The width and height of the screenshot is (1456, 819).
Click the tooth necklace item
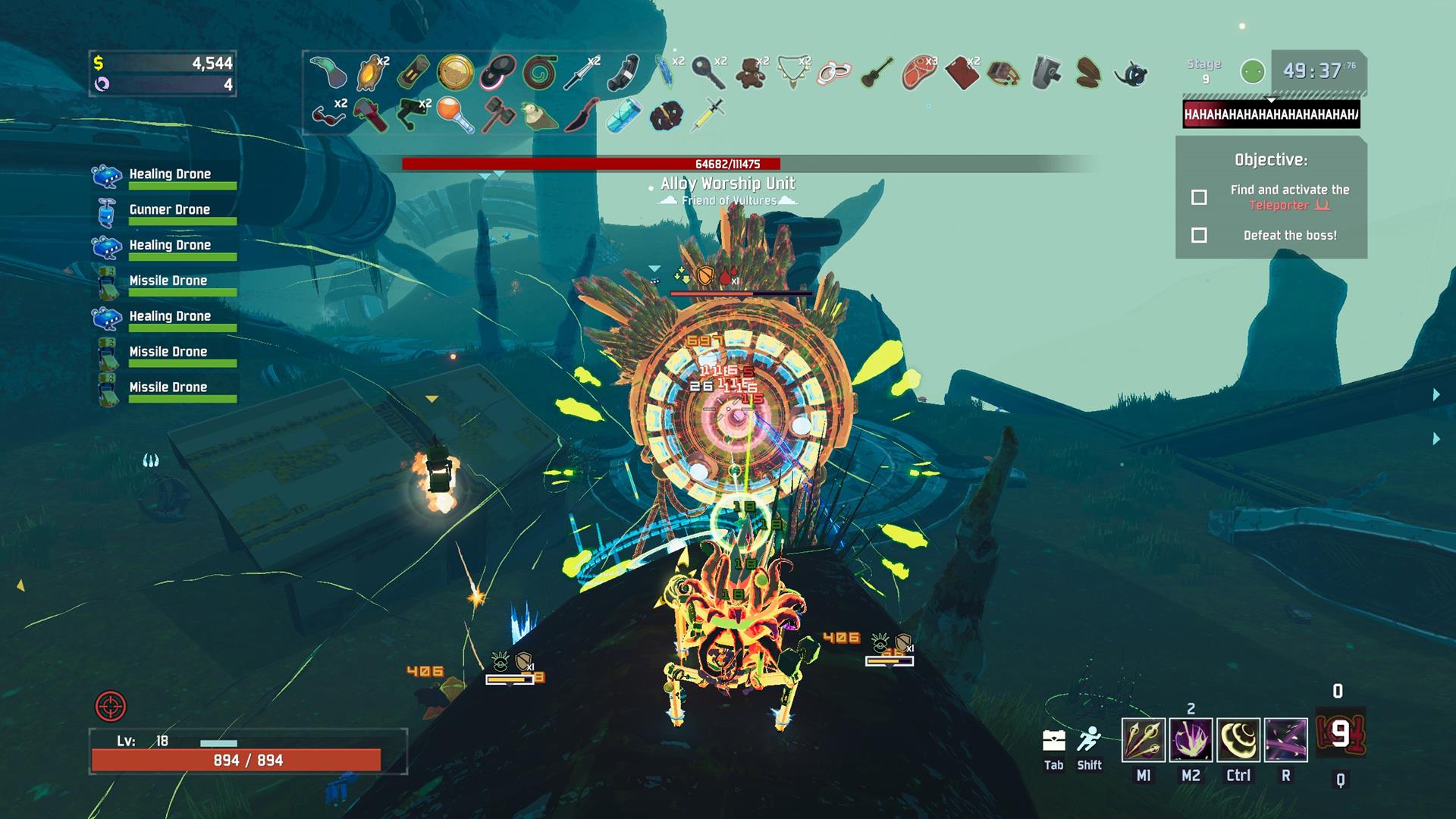pos(792,73)
